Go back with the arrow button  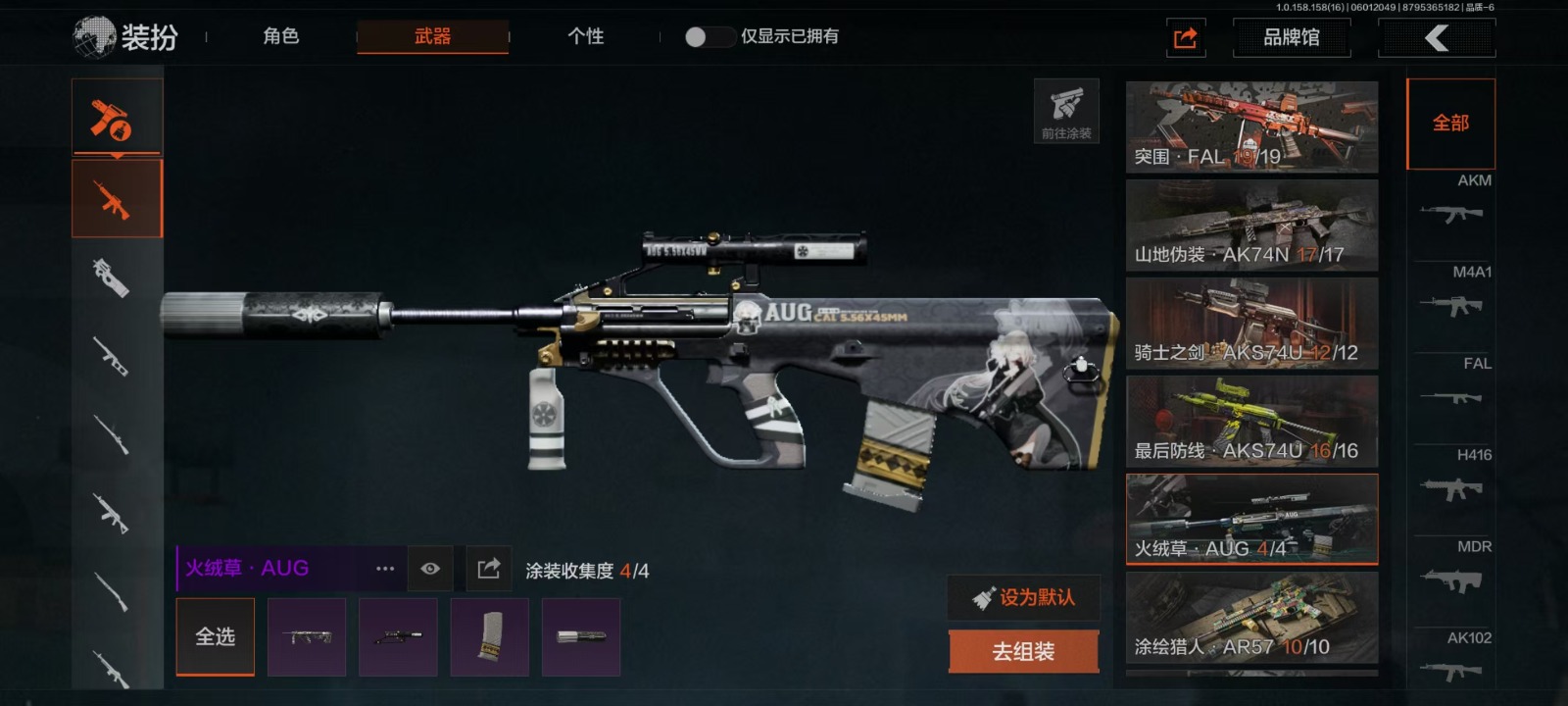[1436, 37]
